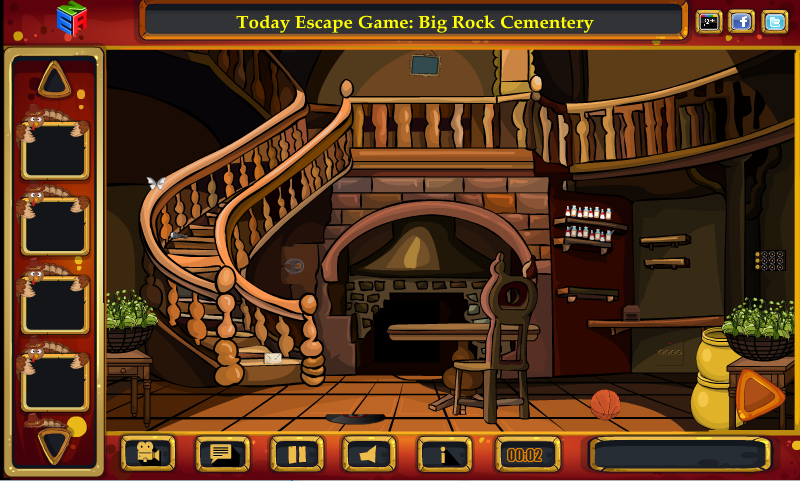Viewport: 800px width, 481px height.
Task: Share the game on Twitter
Action: tap(774, 21)
